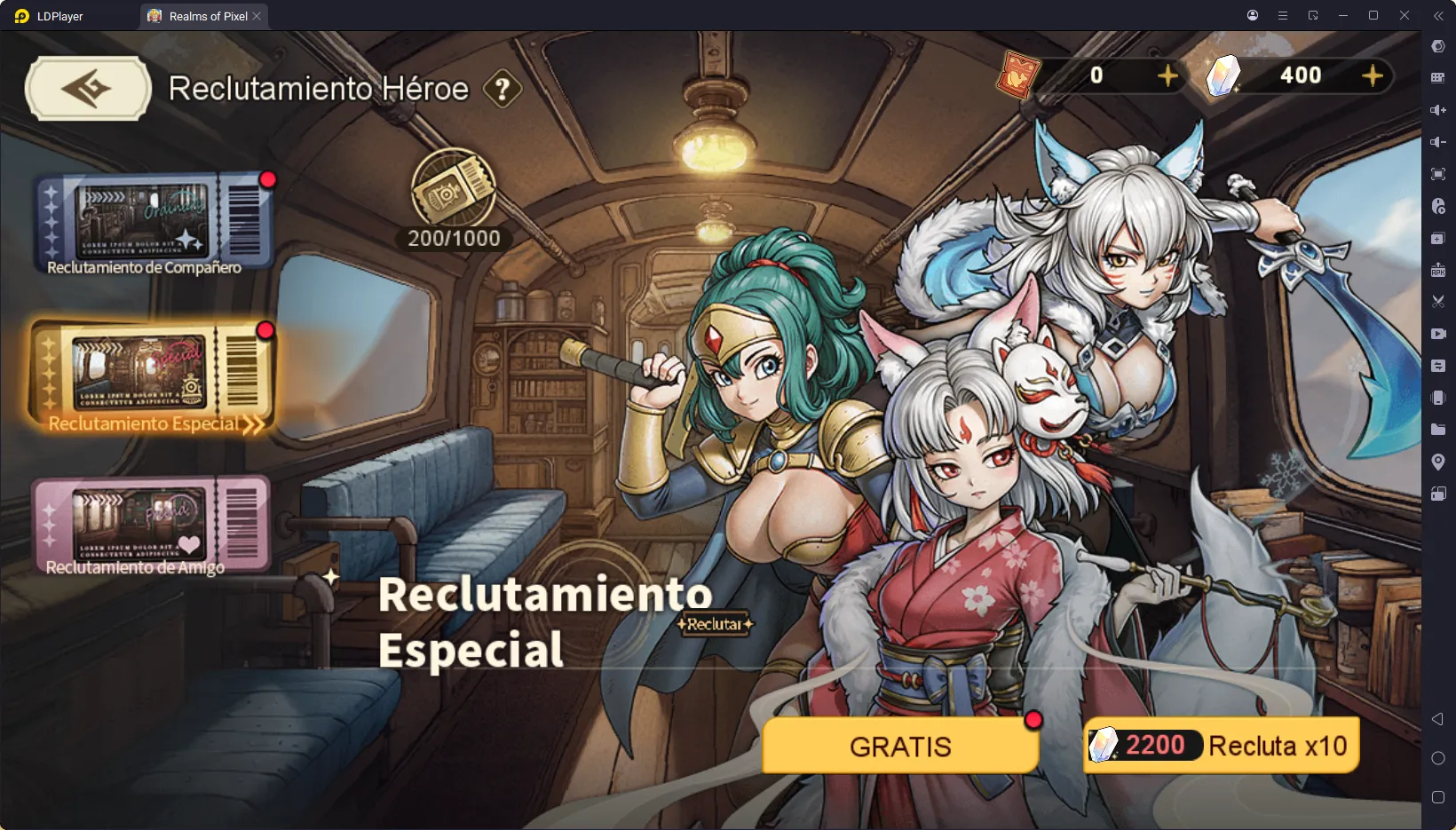The width and height of the screenshot is (1456, 830).
Task: Toggle fullscreen mode from the sidebar
Action: point(1438,174)
